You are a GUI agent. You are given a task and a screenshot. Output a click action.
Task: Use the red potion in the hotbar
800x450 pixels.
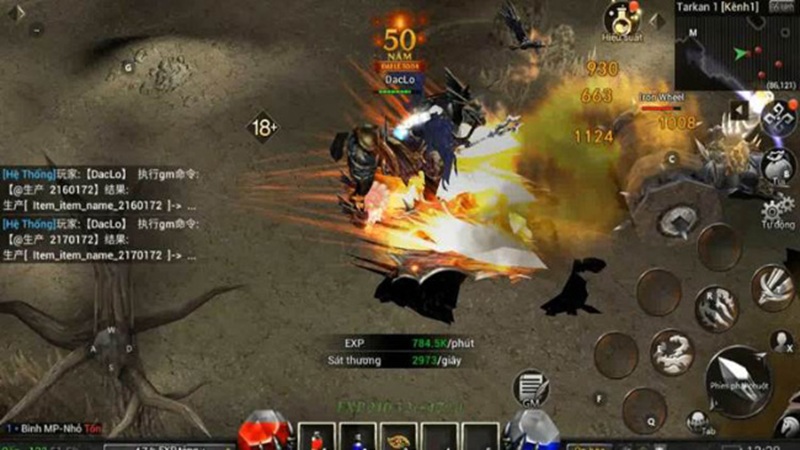point(316,437)
